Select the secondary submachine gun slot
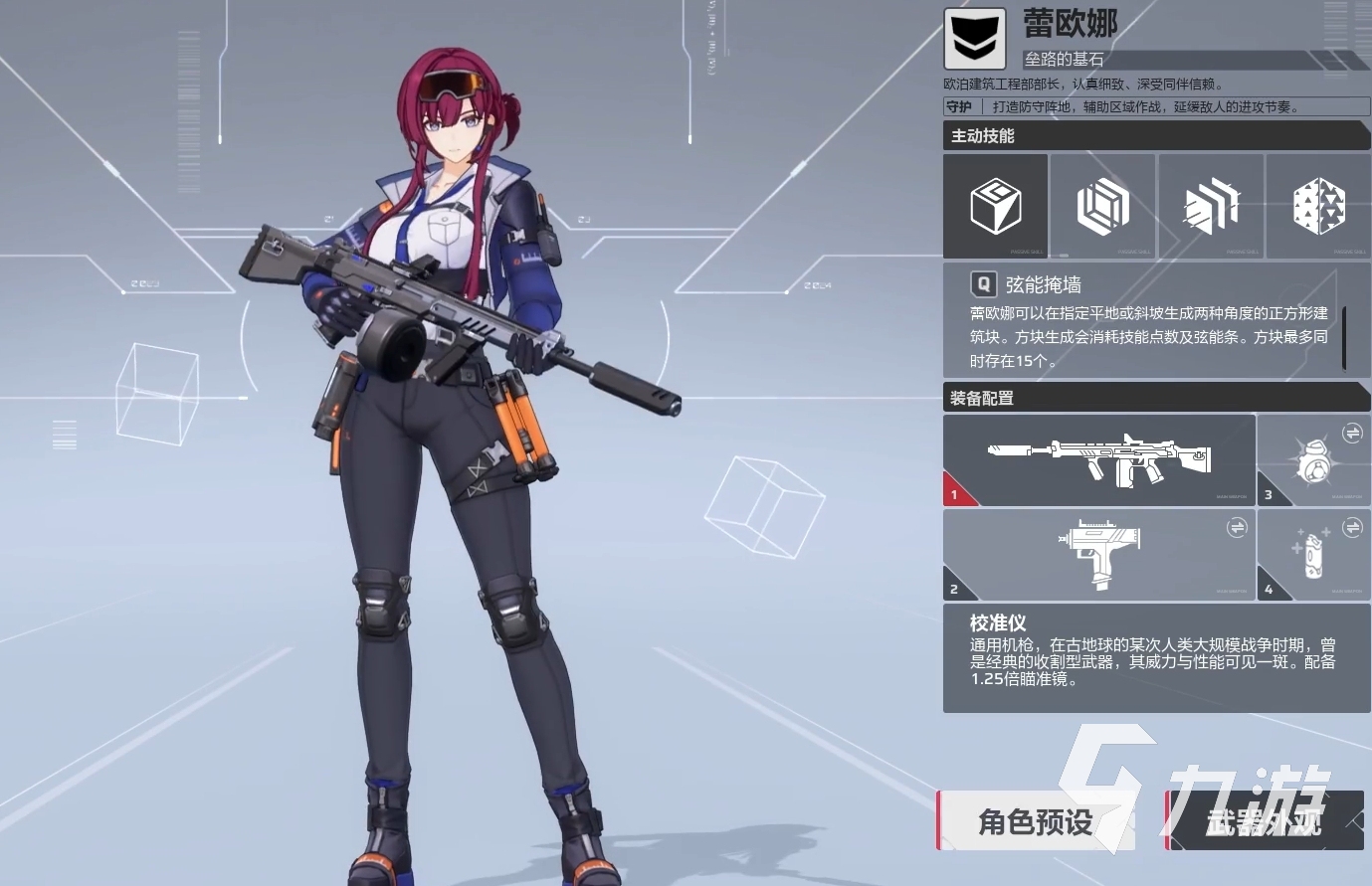Image resolution: width=1372 pixels, height=886 pixels. click(1098, 555)
